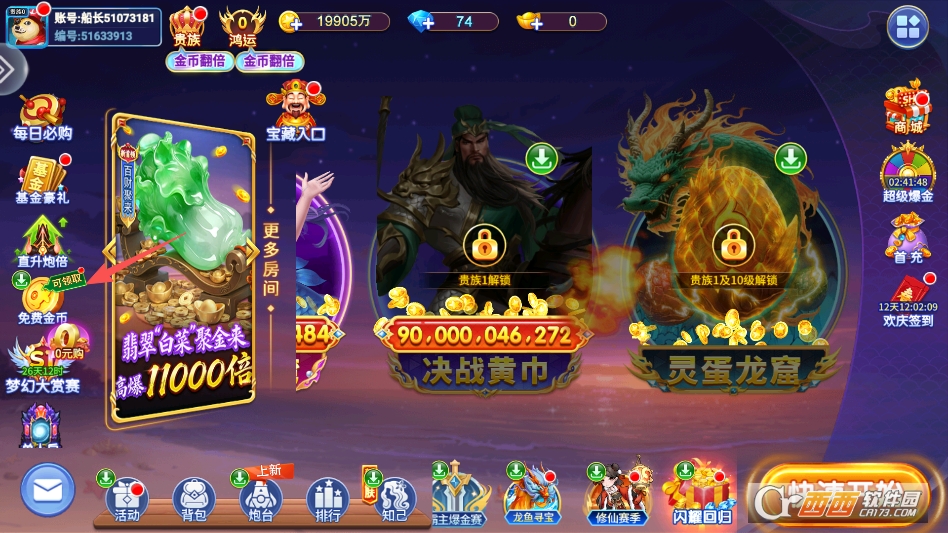This screenshot has width=948, height=533.
Task: Claim the 免费金币 free coins
Action: click(42, 298)
